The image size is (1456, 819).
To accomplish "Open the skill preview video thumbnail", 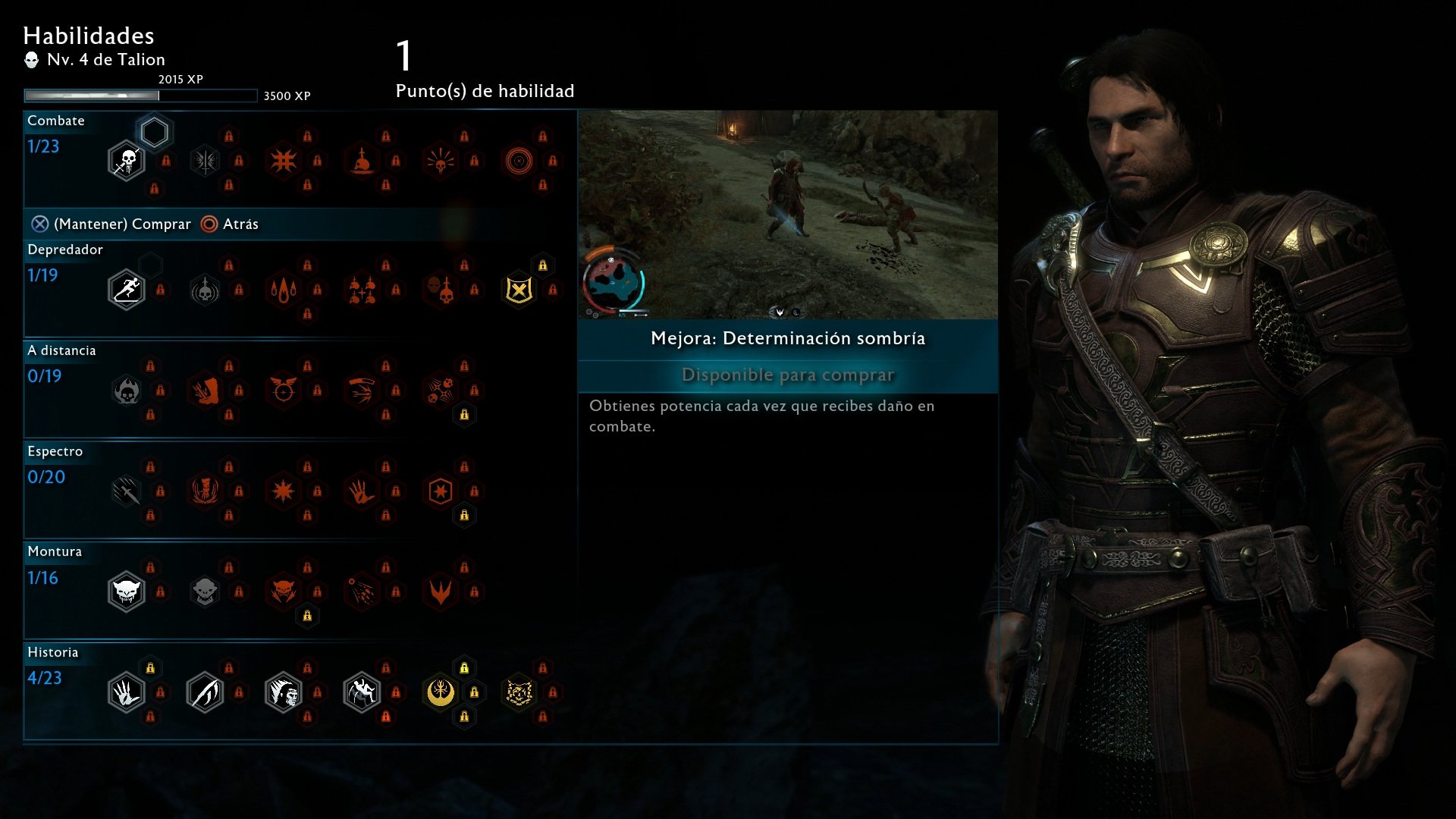I will click(787, 215).
